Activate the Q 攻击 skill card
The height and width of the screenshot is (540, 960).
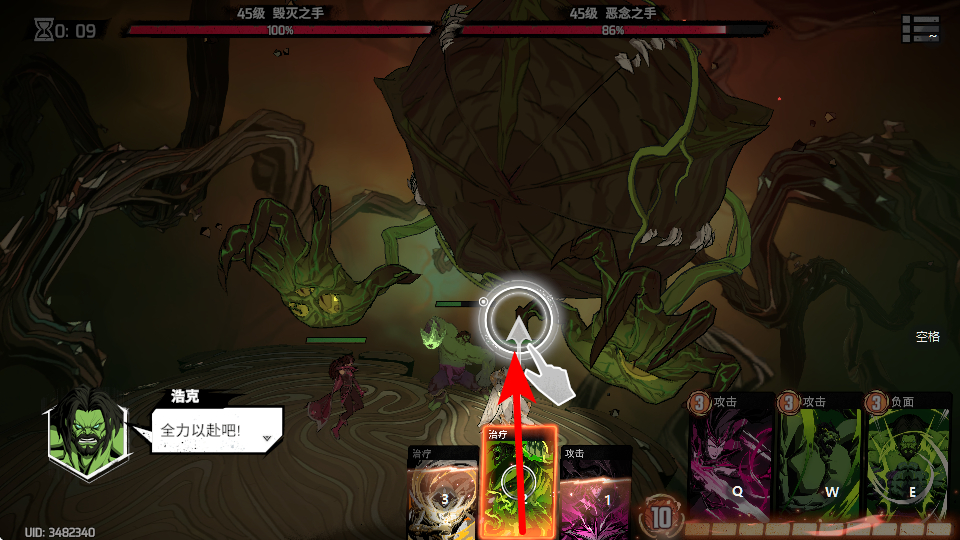click(x=730, y=458)
